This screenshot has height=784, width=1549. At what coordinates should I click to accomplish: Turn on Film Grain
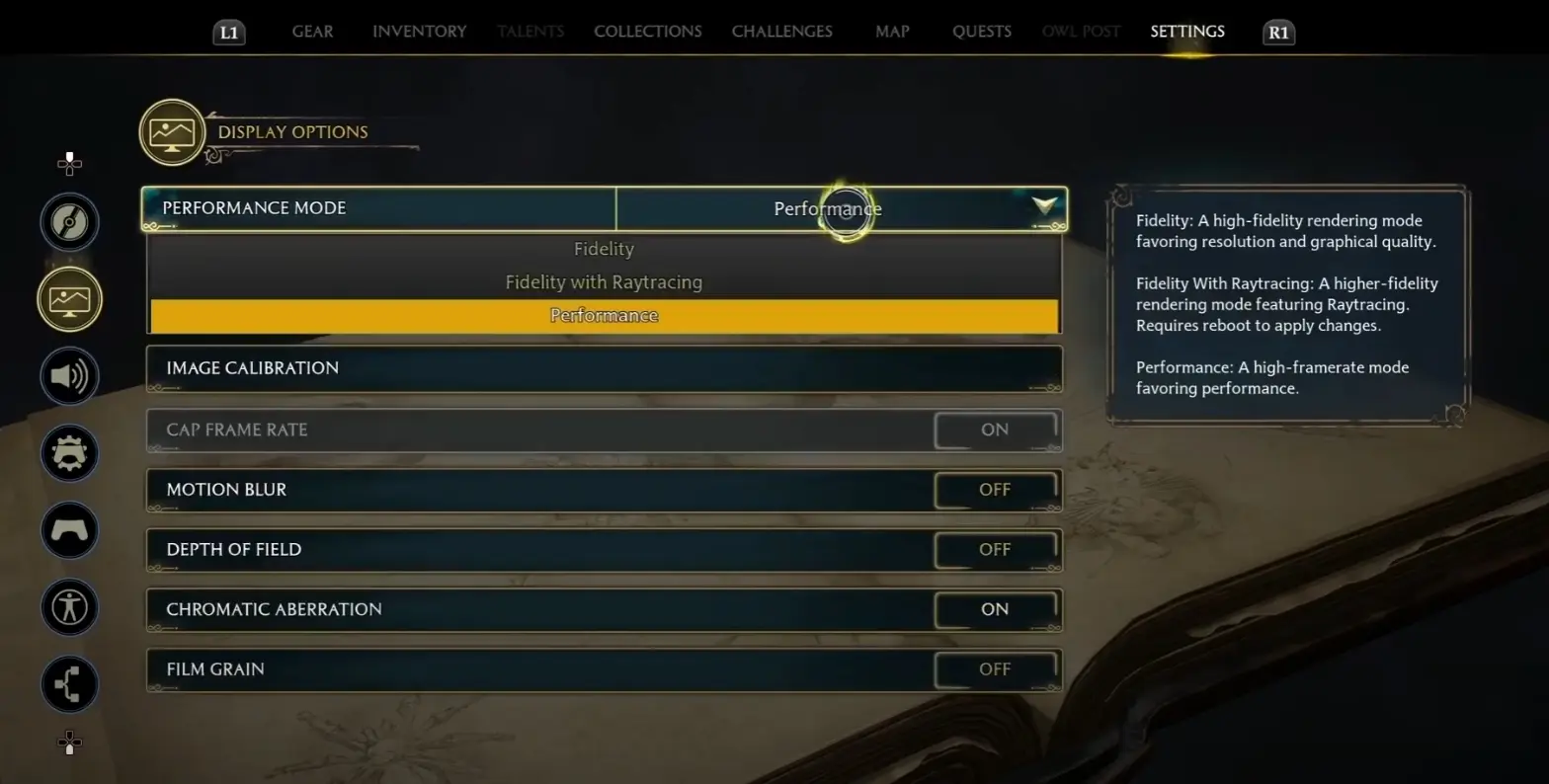click(995, 669)
